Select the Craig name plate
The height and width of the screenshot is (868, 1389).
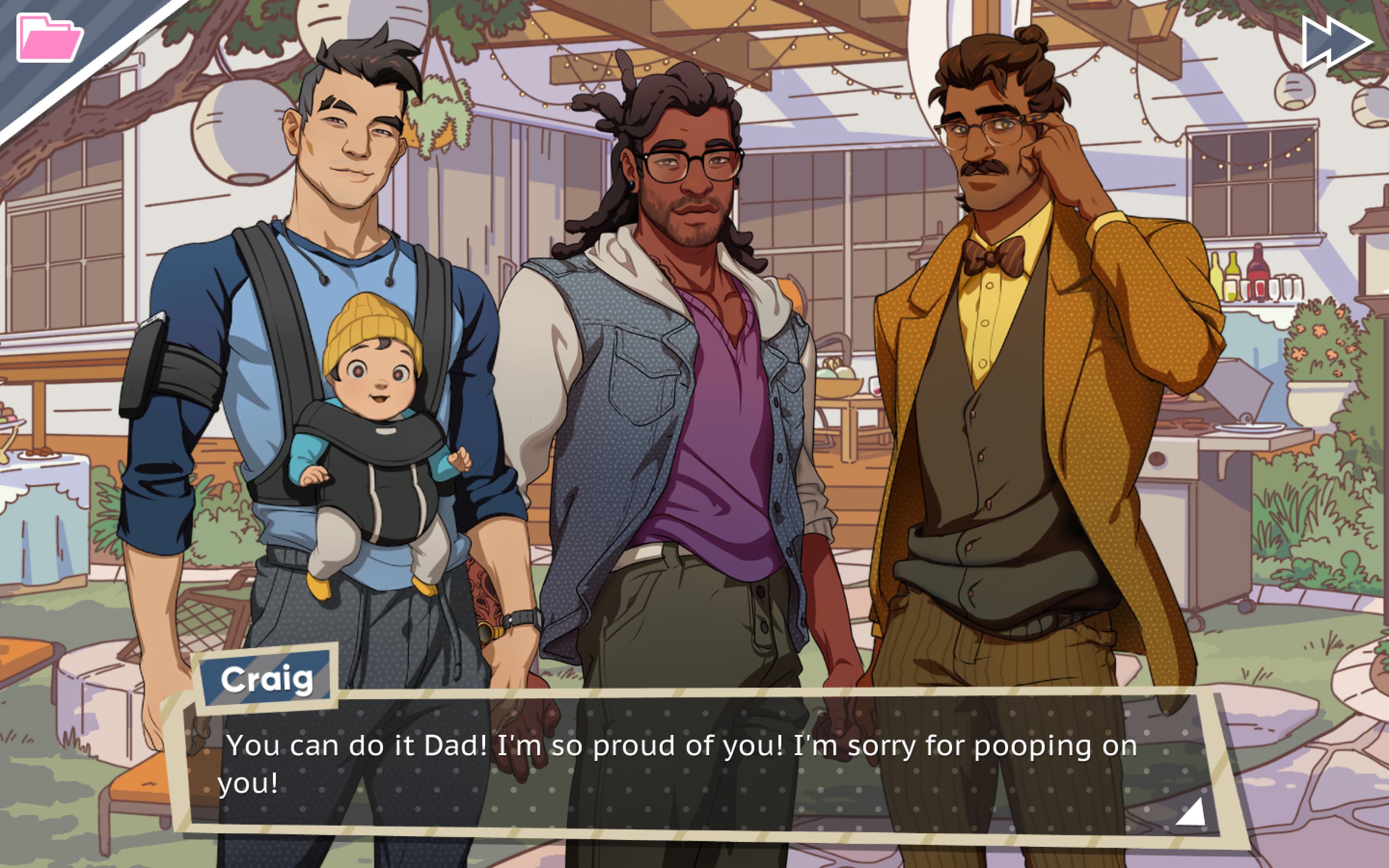pyautogui.click(x=267, y=680)
